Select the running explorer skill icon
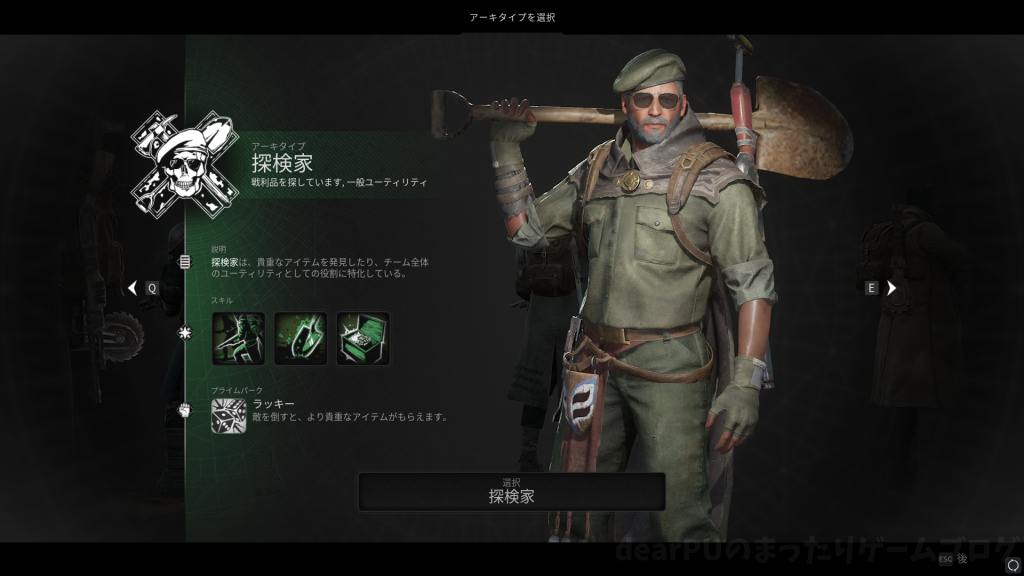This screenshot has width=1024, height=576. 238,338
